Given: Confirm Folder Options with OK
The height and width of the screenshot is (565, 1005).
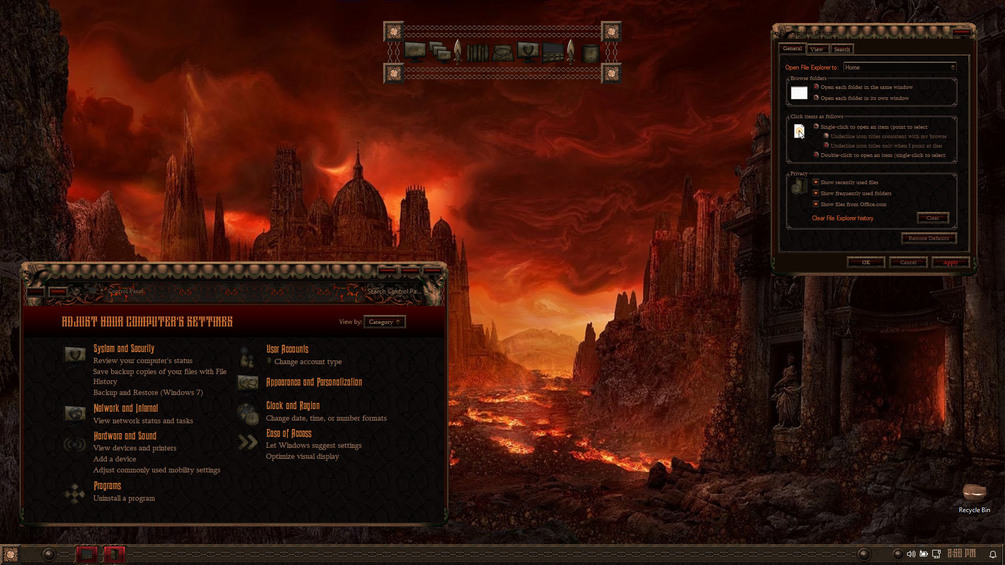Looking at the screenshot, I should coord(865,262).
